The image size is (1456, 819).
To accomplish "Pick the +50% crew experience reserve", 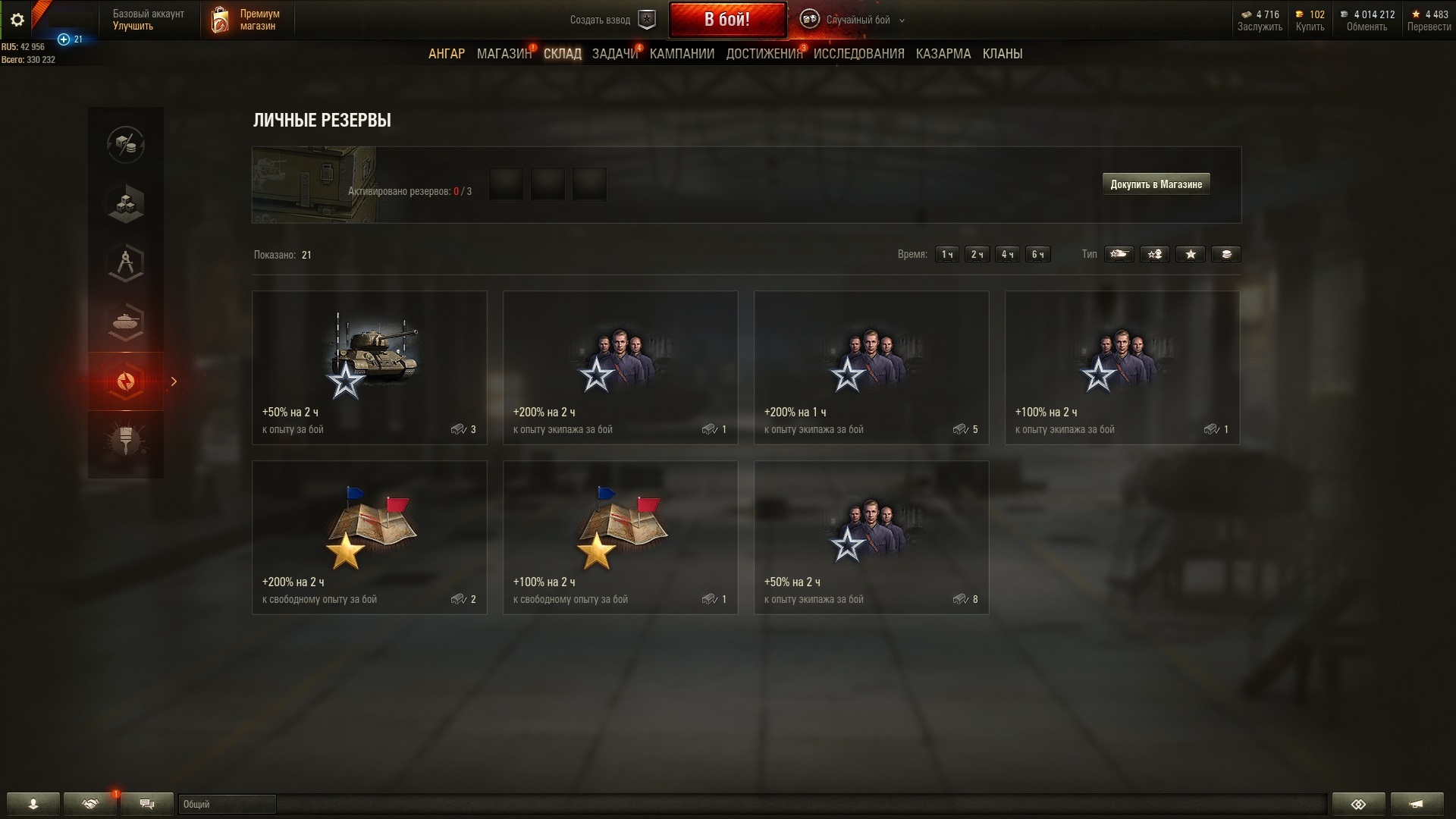I will point(871,538).
